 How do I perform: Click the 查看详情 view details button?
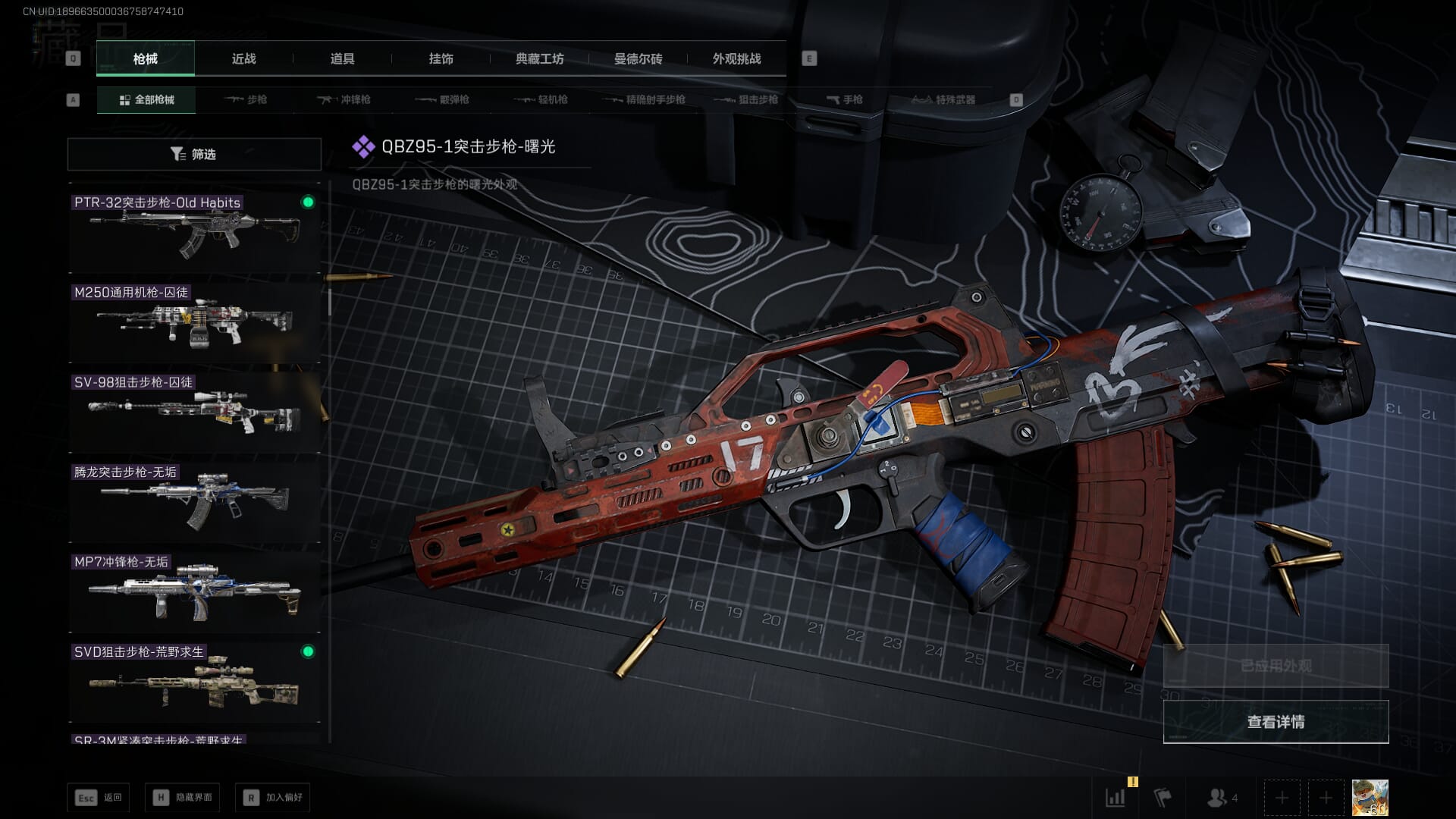click(x=1276, y=722)
